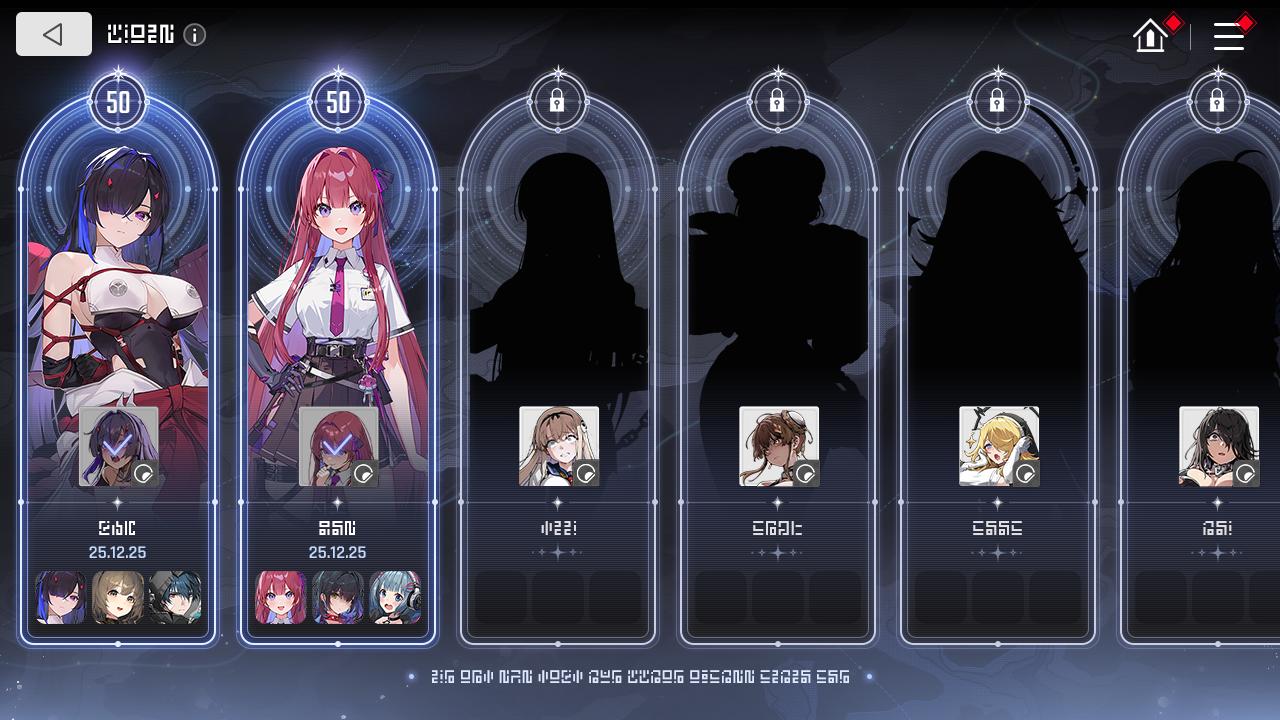Open the home screen via the house icon
Image resolution: width=1280 pixels, height=720 pixels.
tap(1149, 36)
